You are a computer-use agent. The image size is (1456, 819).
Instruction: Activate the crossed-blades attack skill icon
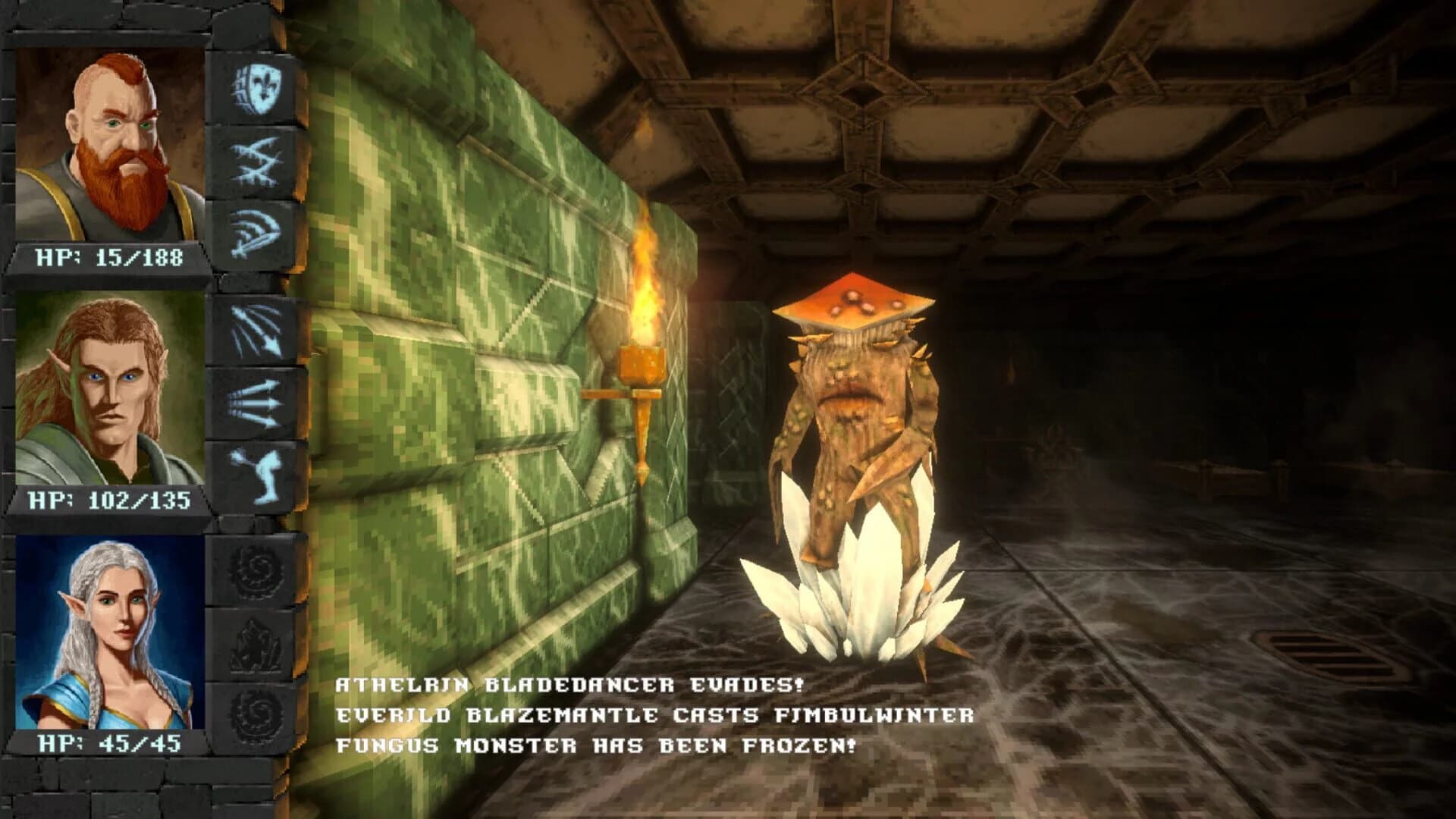click(x=256, y=165)
